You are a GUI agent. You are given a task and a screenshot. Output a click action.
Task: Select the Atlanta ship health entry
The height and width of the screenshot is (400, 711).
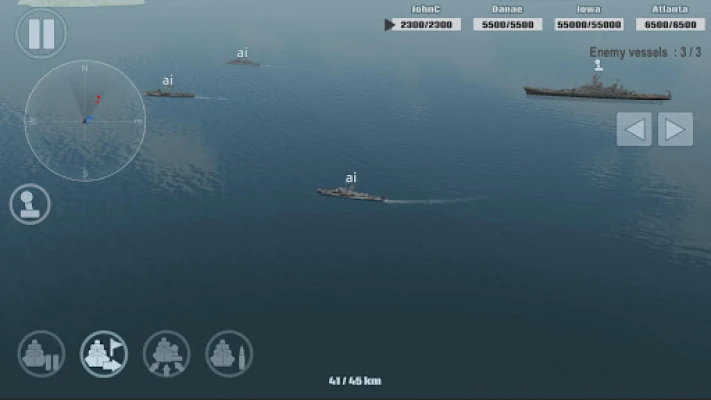point(670,24)
